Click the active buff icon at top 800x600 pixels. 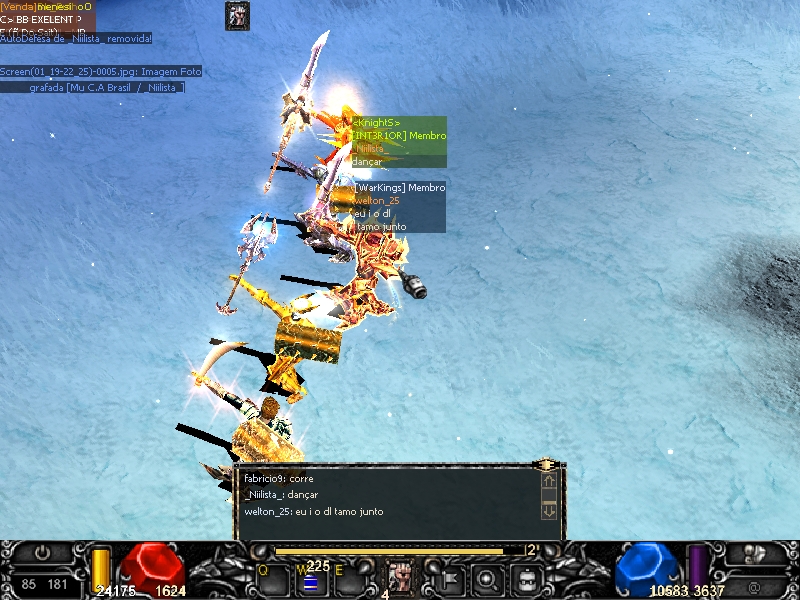[237, 15]
